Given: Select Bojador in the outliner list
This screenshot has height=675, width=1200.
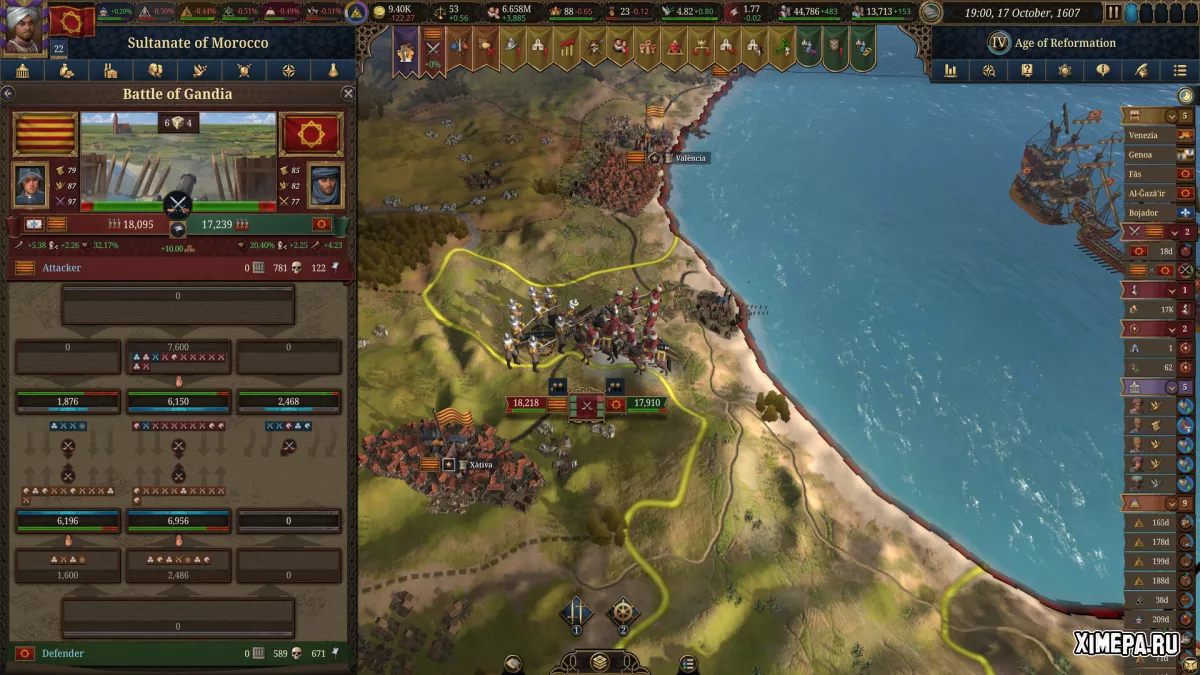Looking at the screenshot, I should 1143,212.
